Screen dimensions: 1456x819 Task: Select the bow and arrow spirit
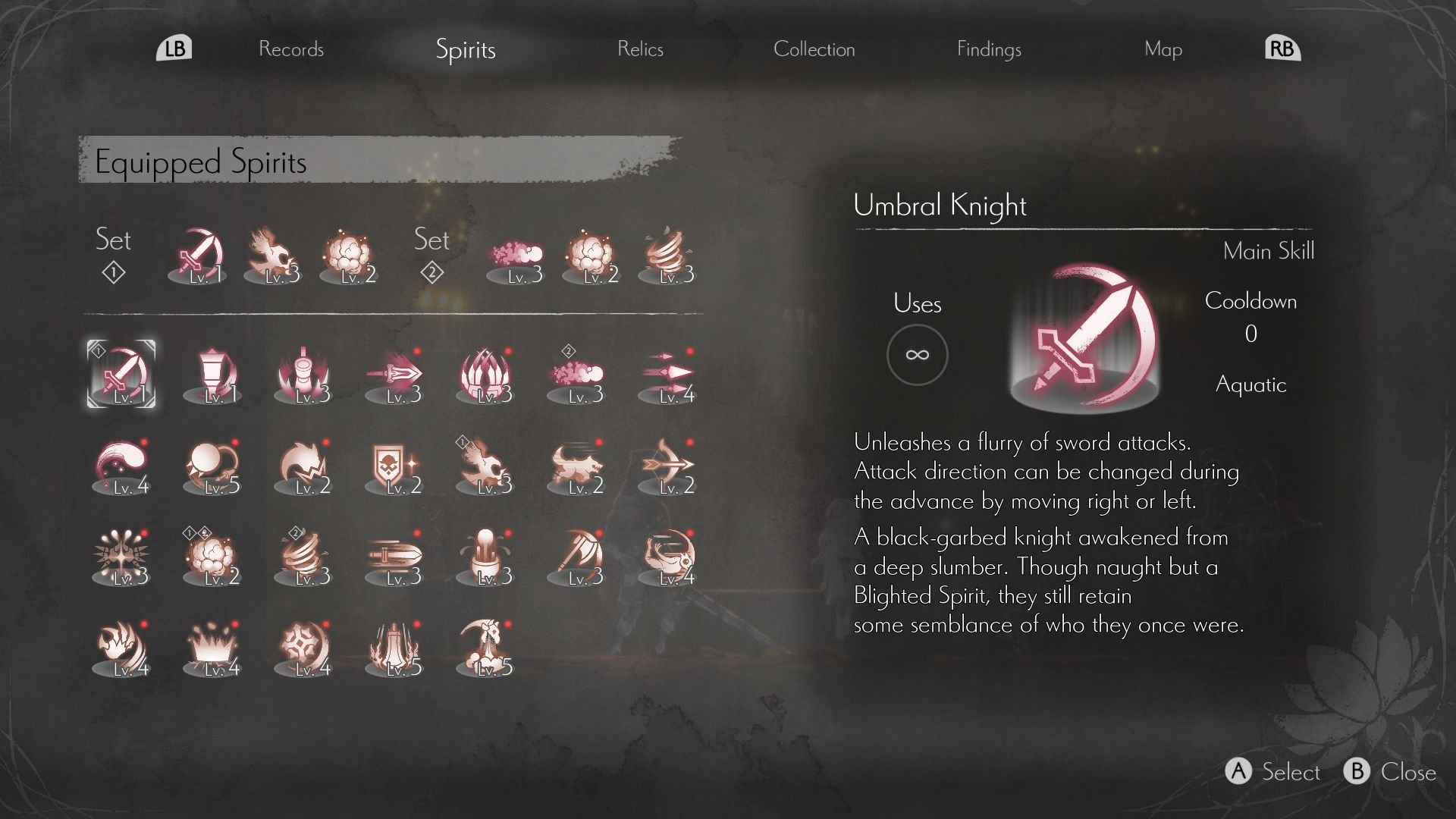(x=667, y=464)
